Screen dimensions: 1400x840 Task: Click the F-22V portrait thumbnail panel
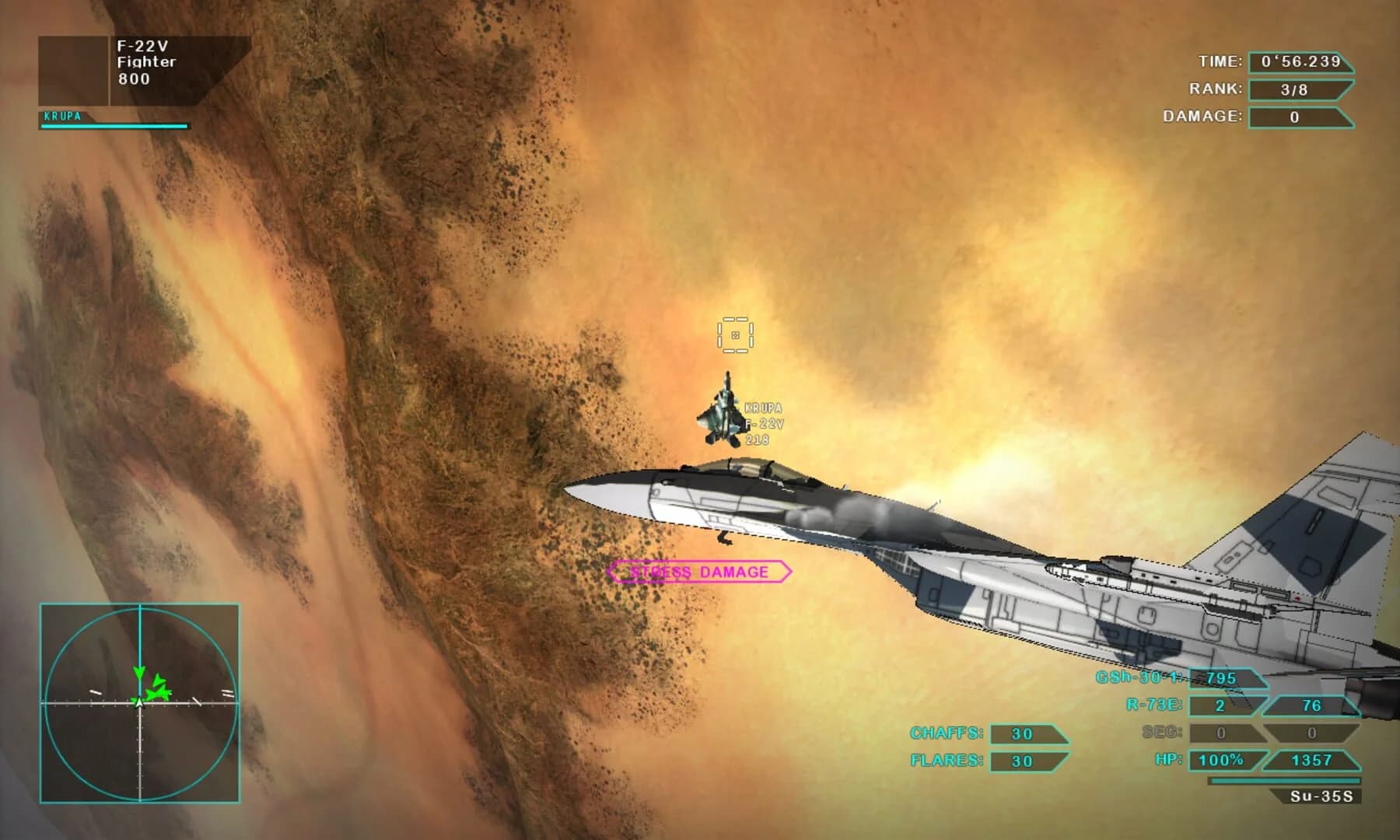[72, 70]
